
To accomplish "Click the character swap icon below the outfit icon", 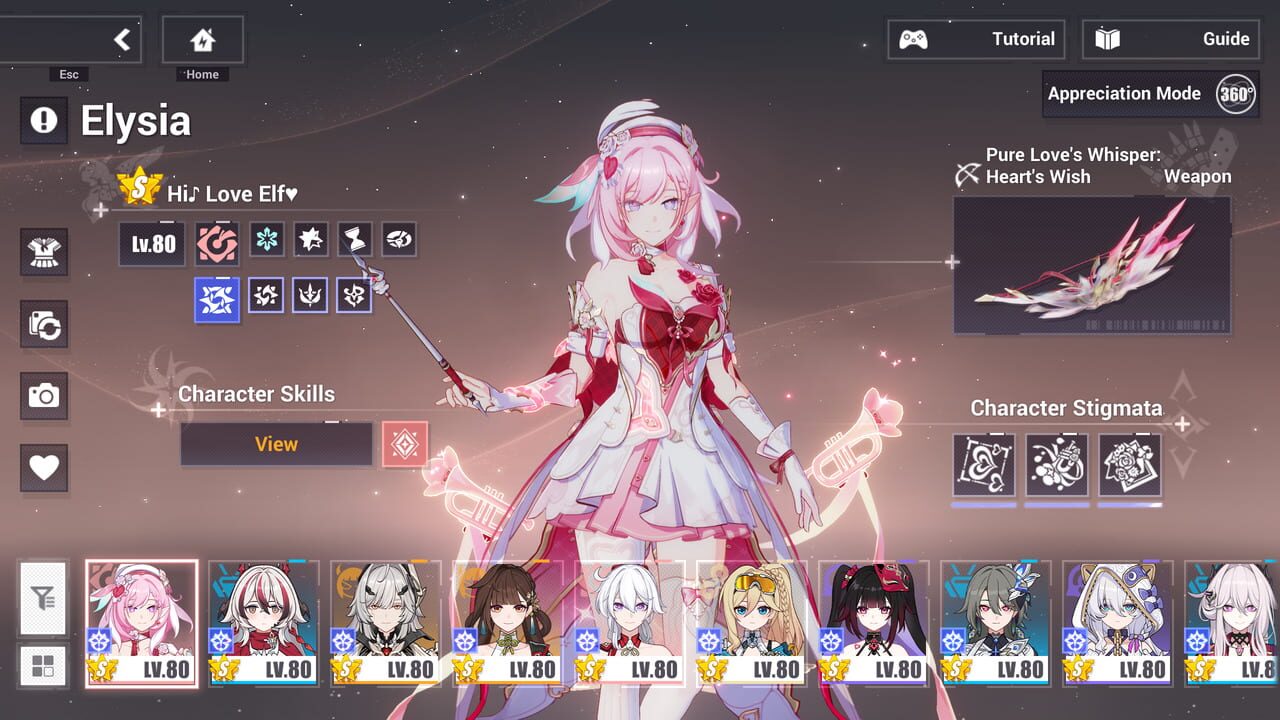I will [44, 325].
